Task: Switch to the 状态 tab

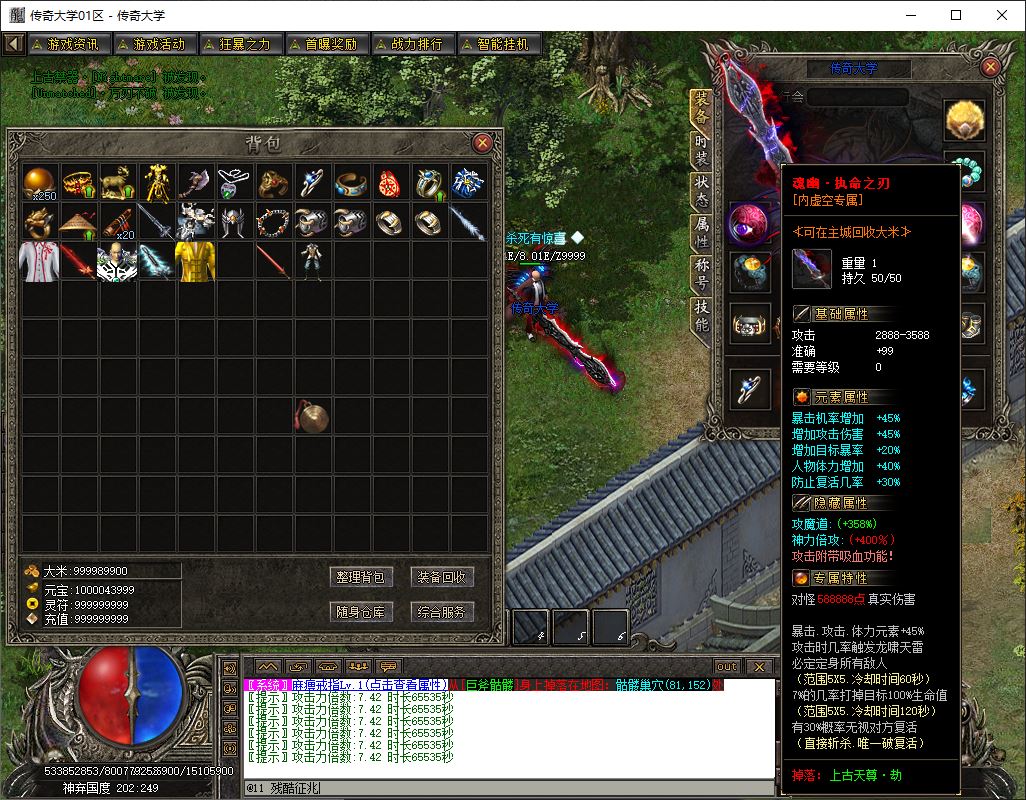Action: (702, 190)
